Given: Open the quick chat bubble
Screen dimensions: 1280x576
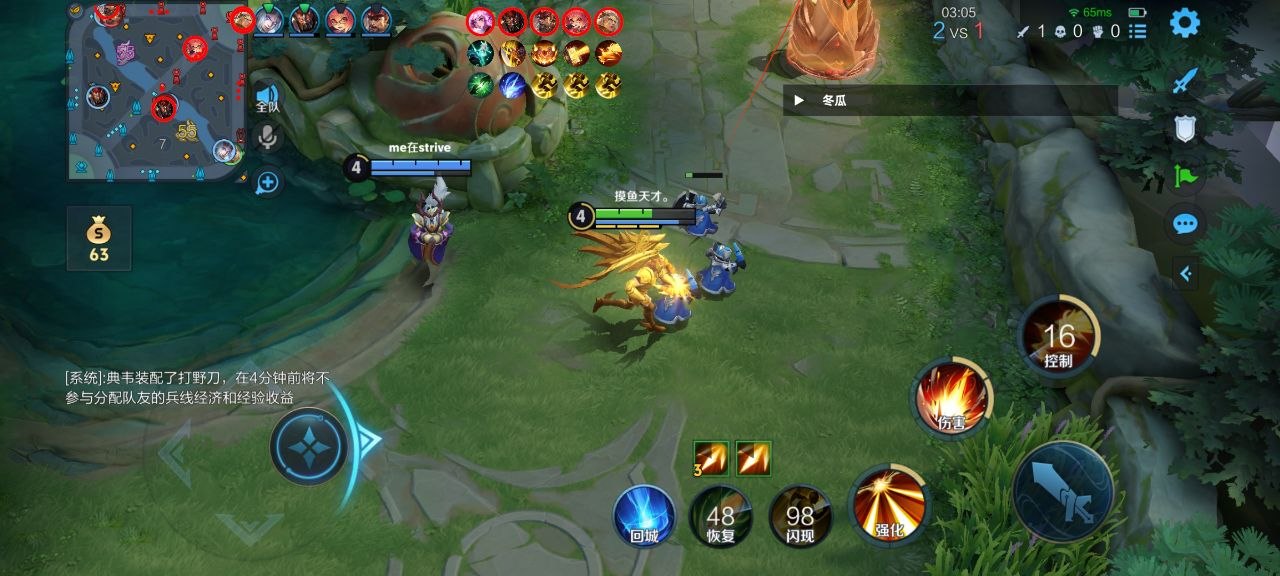Looking at the screenshot, I should [1185, 224].
